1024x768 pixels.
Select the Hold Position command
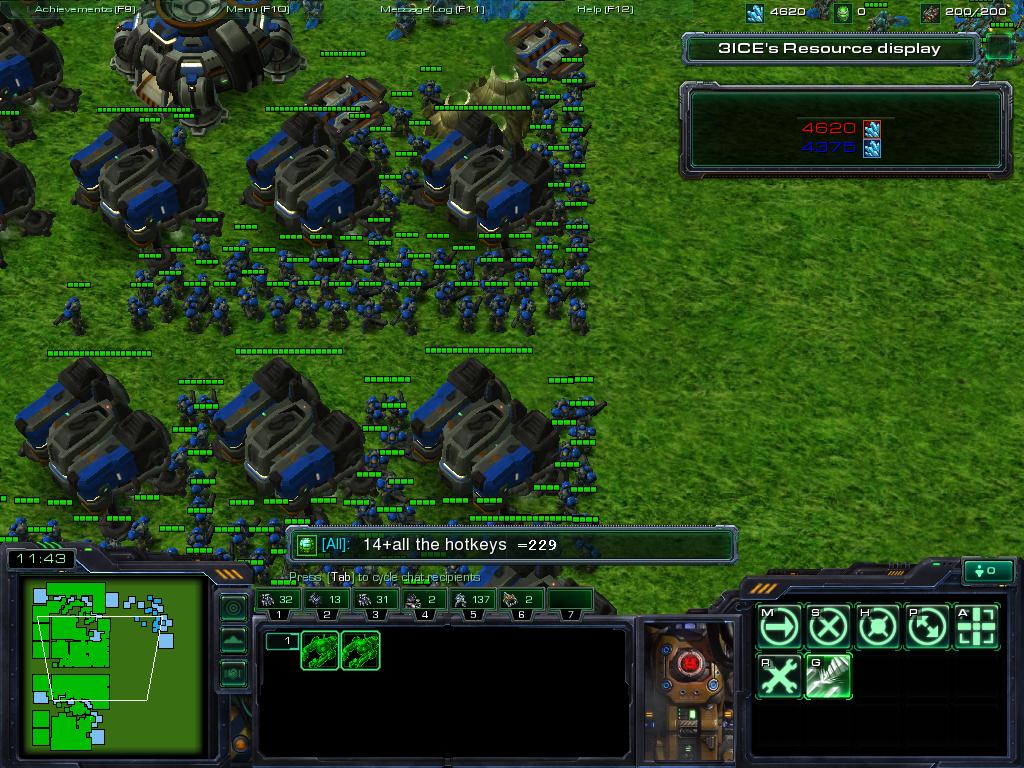point(877,628)
